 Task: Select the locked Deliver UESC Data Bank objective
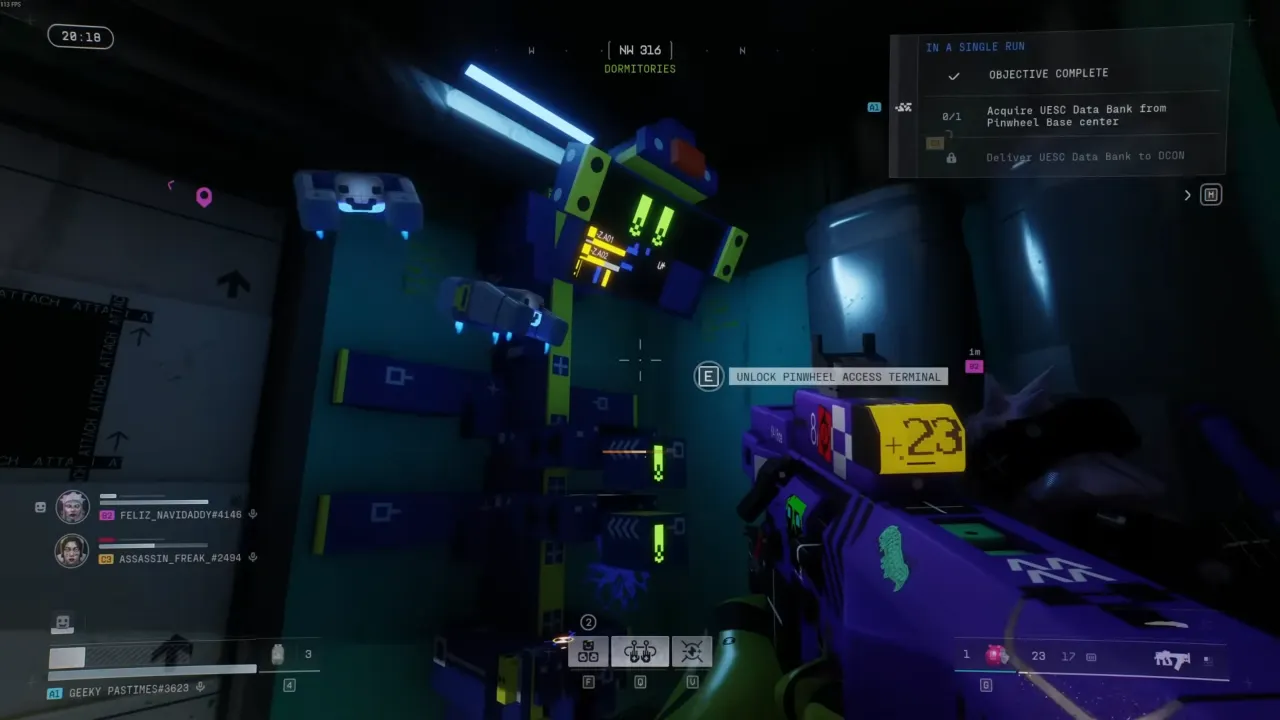pos(1084,157)
